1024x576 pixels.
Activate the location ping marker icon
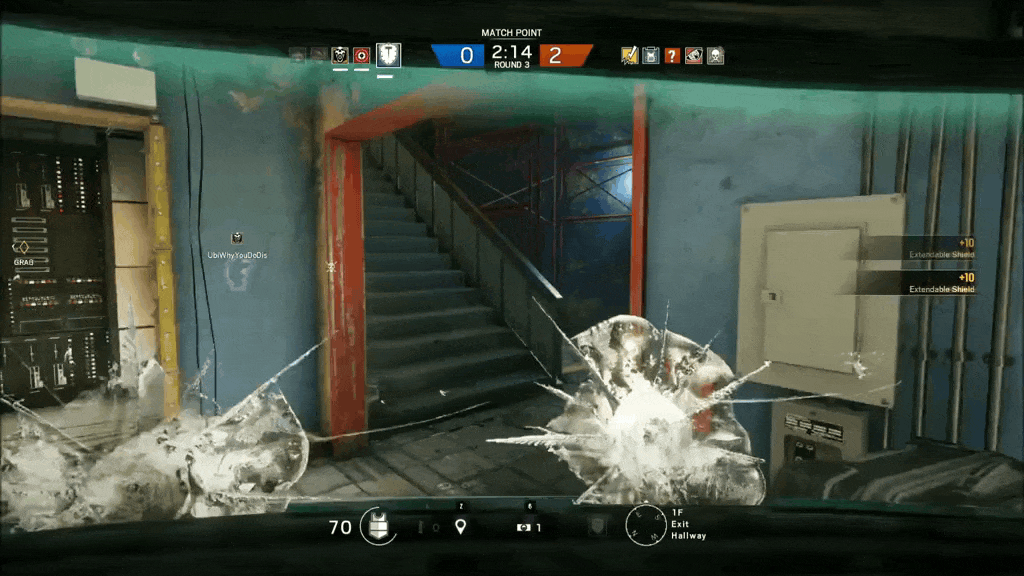click(x=460, y=526)
